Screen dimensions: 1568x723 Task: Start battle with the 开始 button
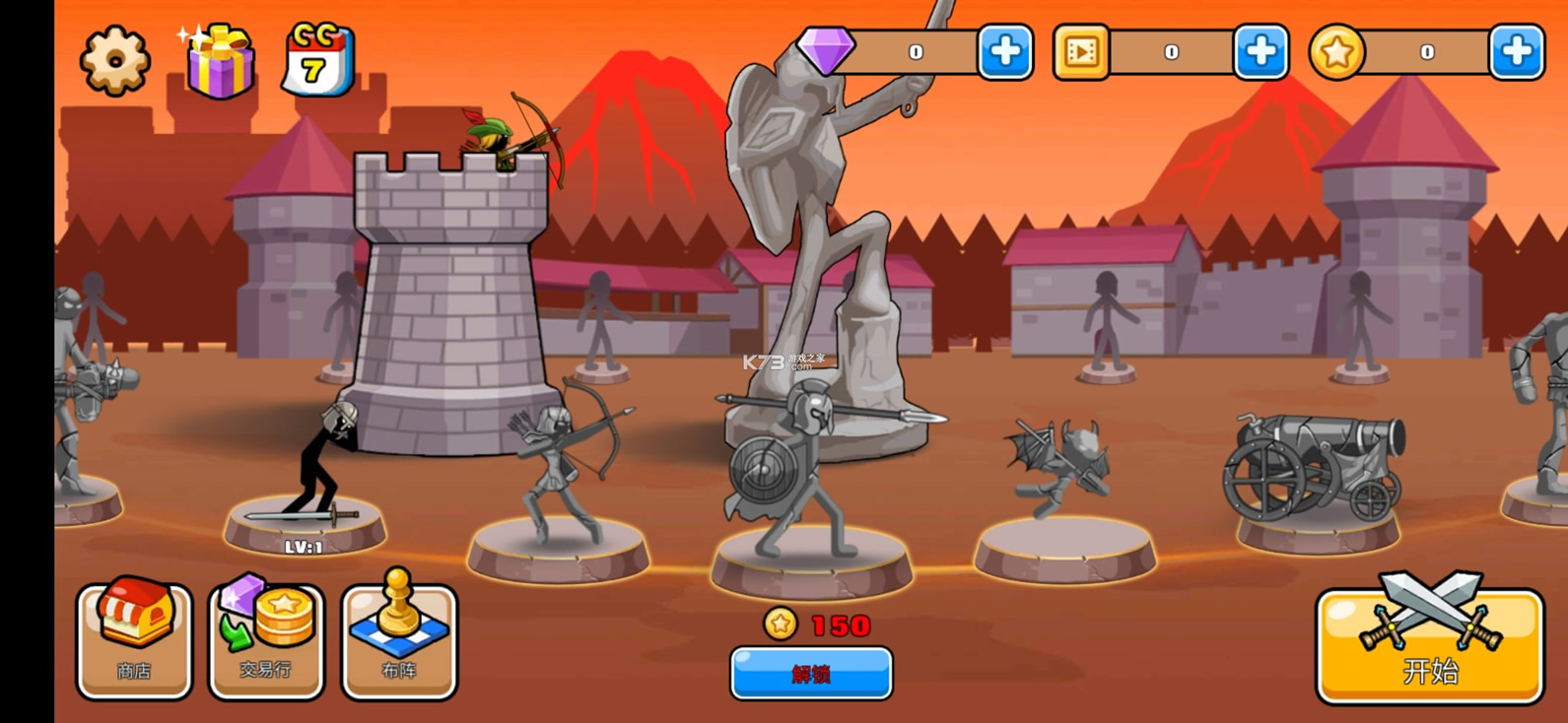pos(1429,647)
